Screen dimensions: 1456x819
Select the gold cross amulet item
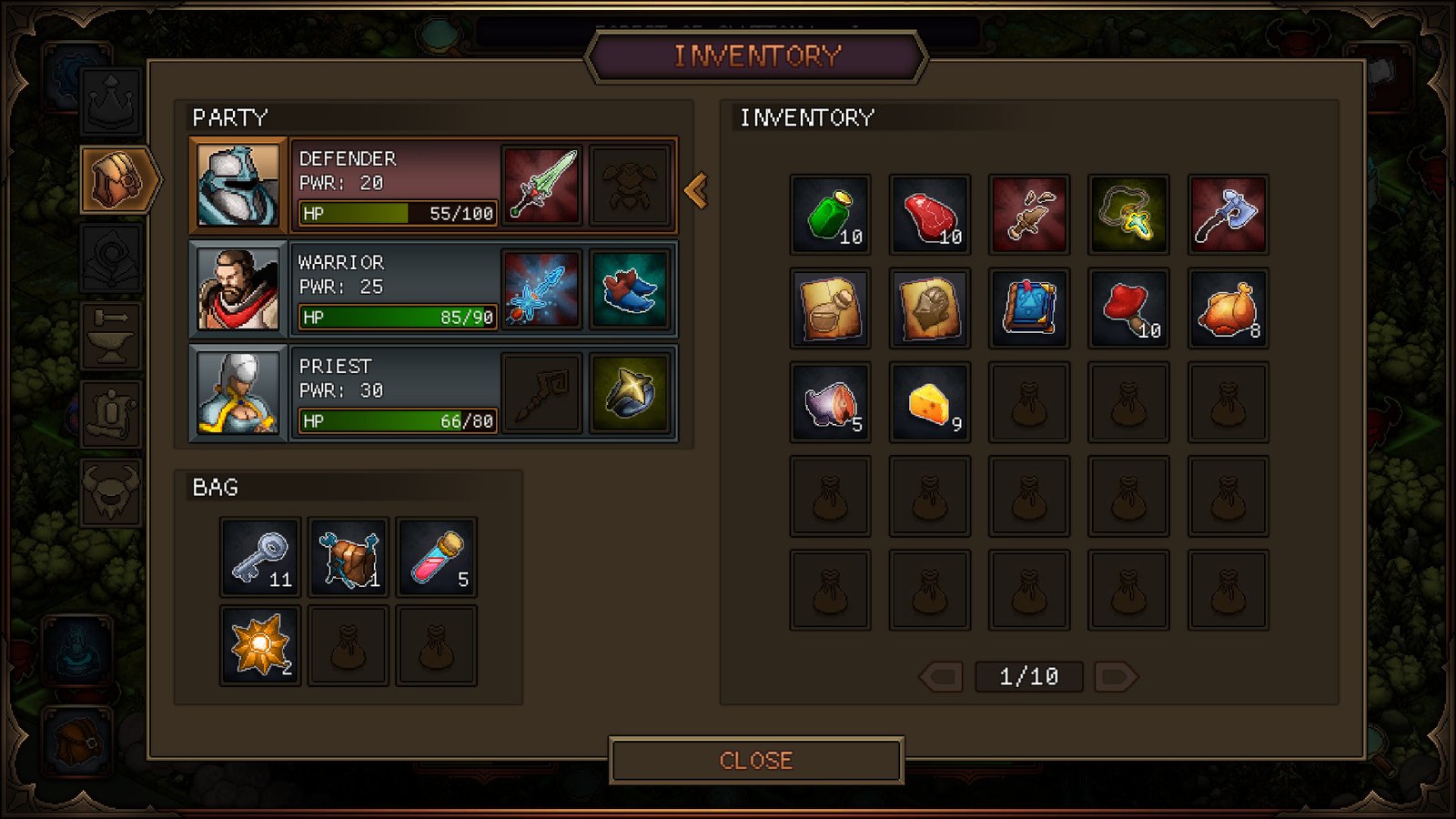[x=1128, y=215]
